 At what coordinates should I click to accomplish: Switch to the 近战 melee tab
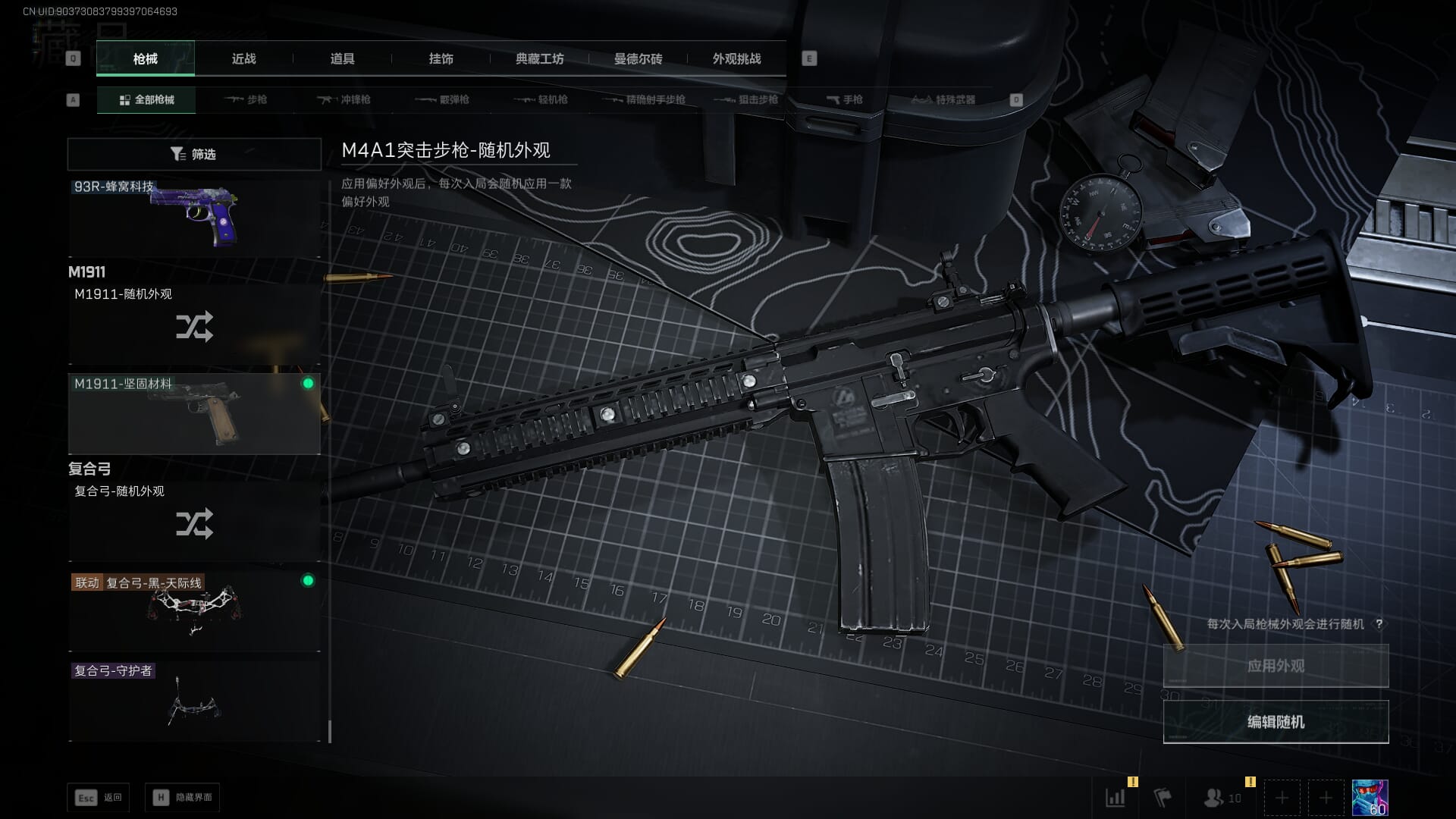coord(243,59)
